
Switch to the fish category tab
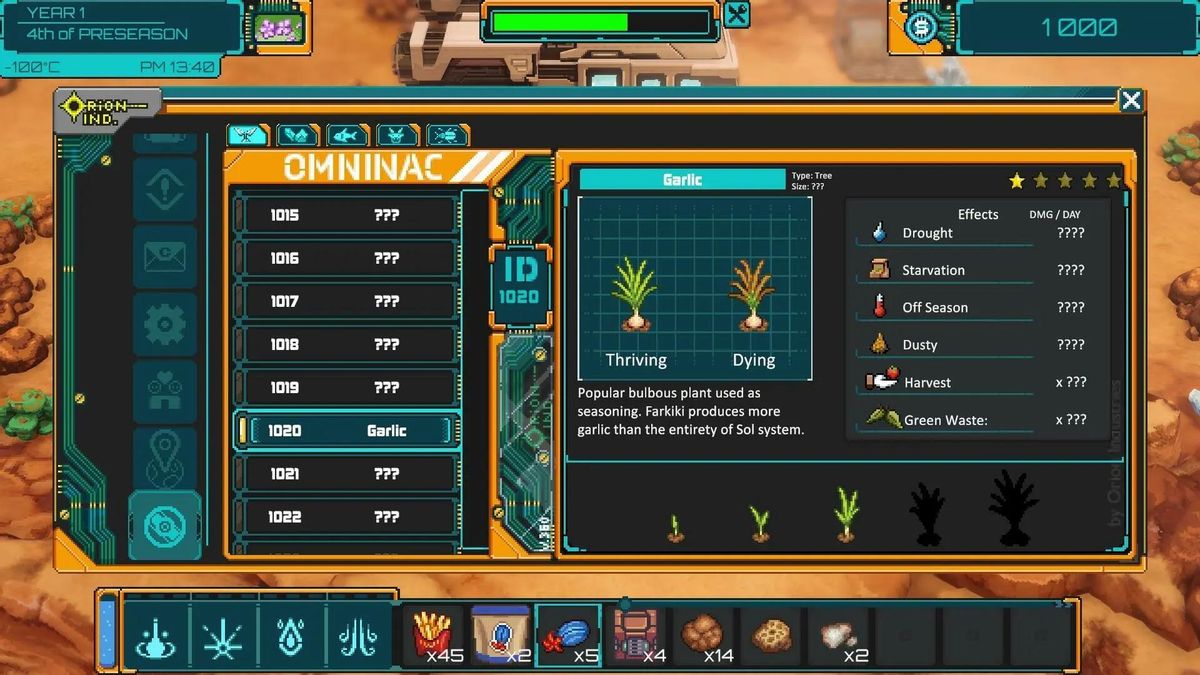pyautogui.click(x=346, y=135)
